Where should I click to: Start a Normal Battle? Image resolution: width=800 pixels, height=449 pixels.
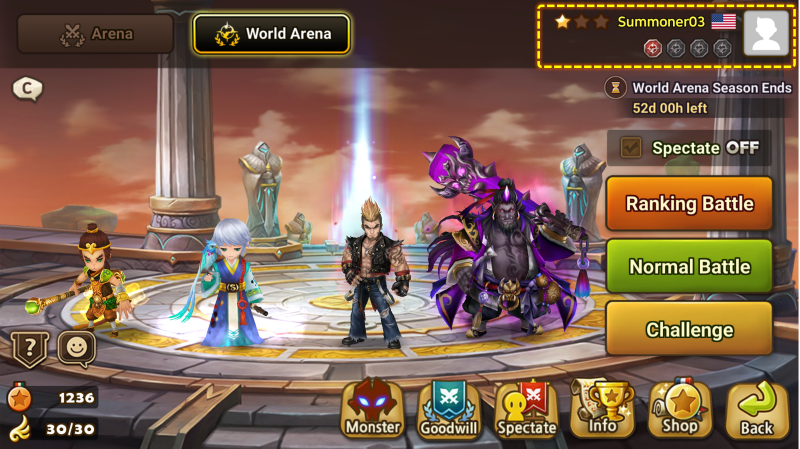[689, 267]
